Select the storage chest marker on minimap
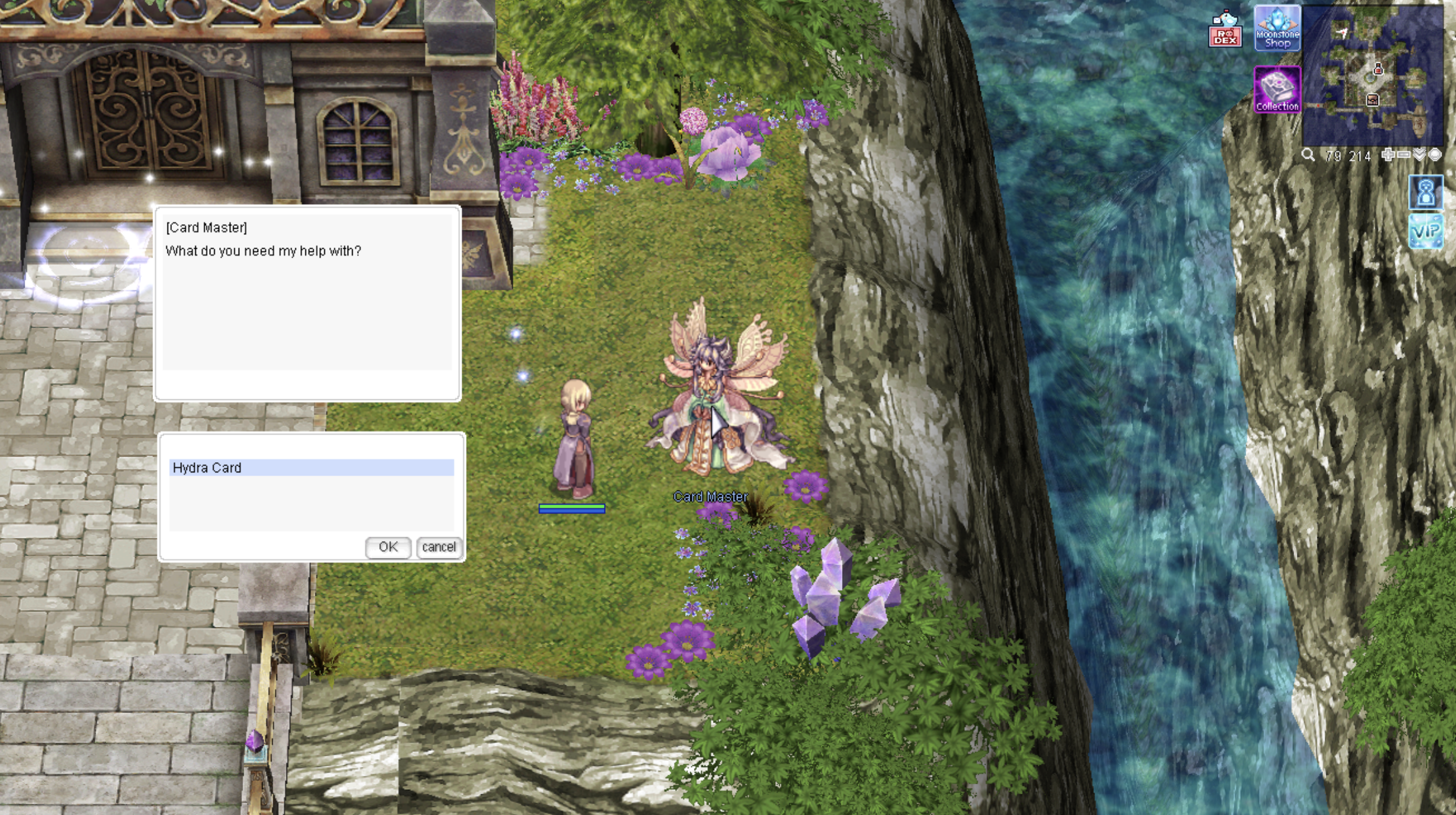This screenshot has width=1456, height=815. 1373,100
